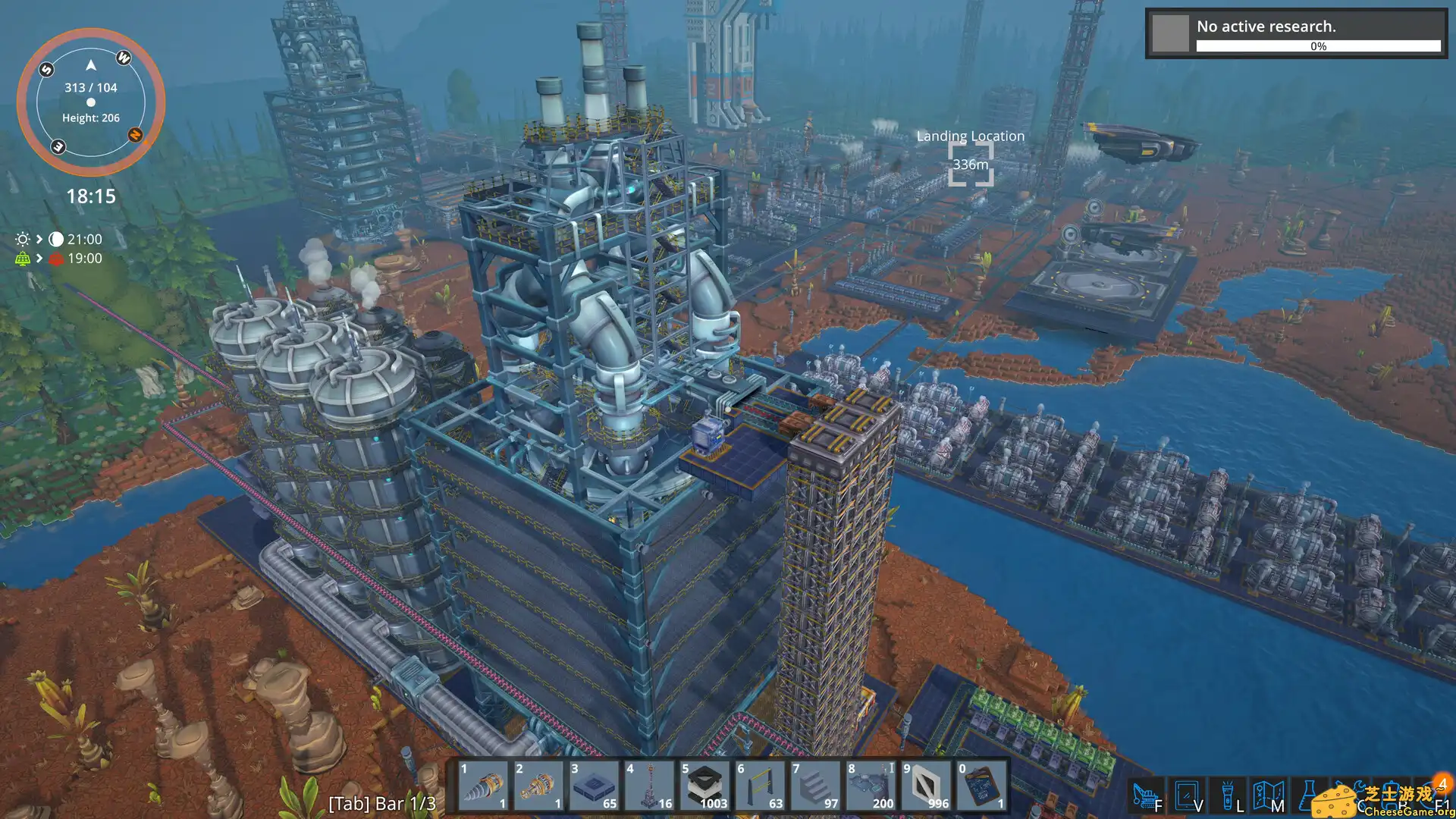Choose the foundation platform in slot 3
Screen dimensions: 1456x819
(x=594, y=786)
